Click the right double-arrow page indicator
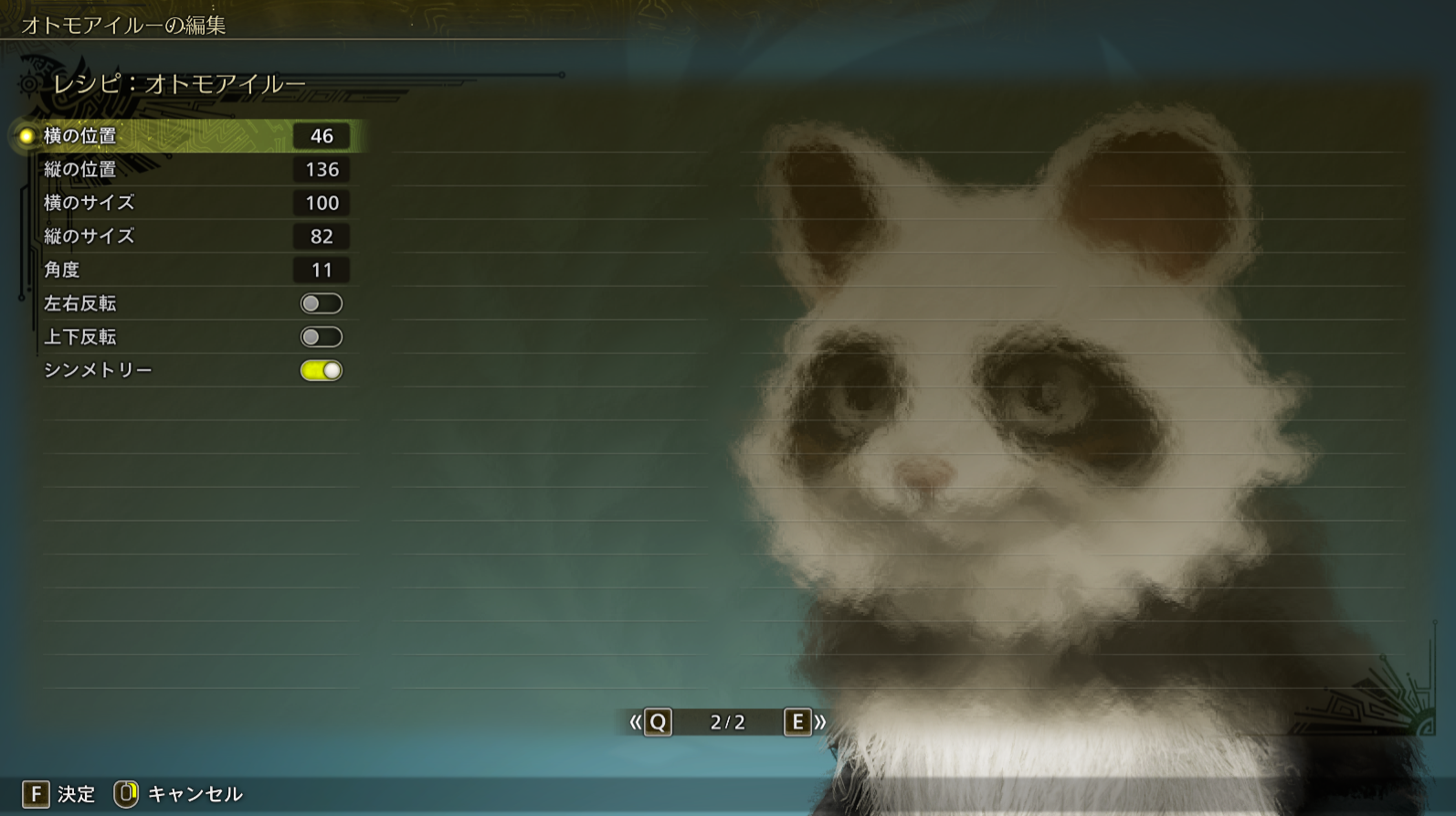Screen dimensions: 1456x816 click(821, 723)
